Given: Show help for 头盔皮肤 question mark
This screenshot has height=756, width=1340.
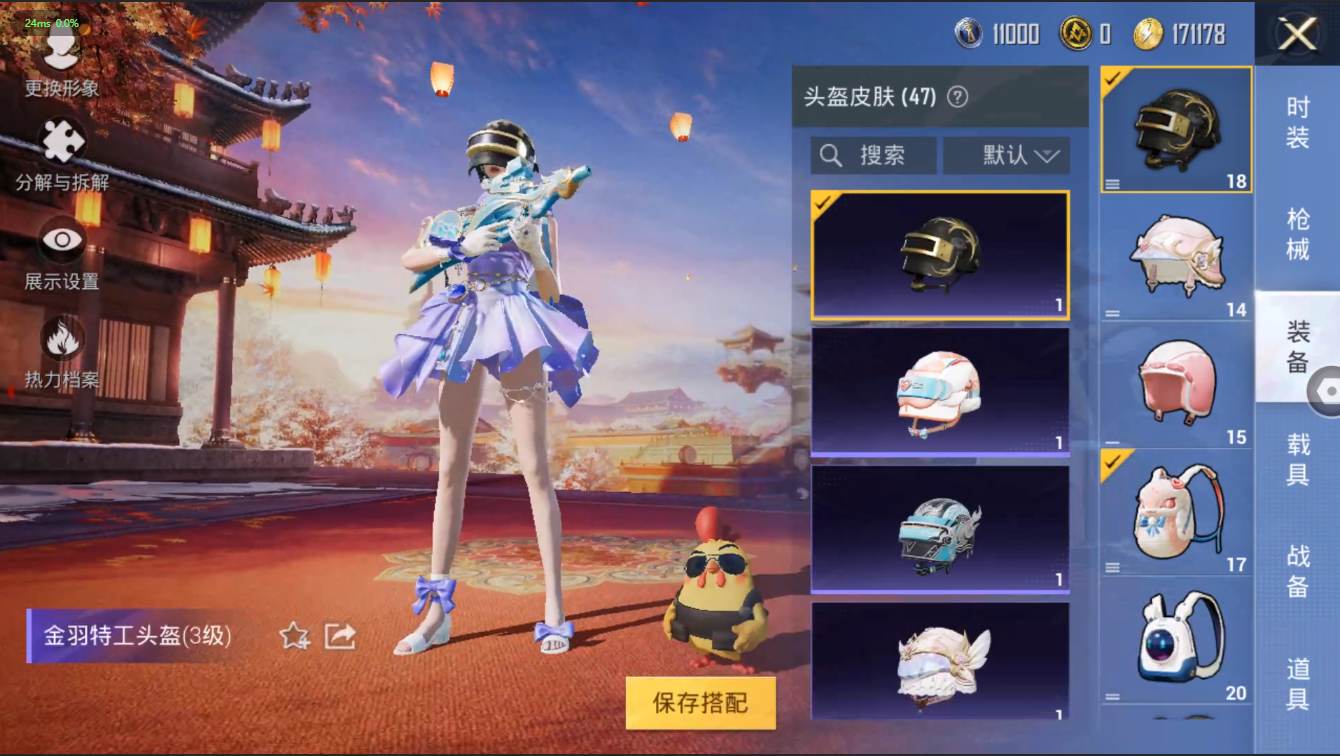Looking at the screenshot, I should click(x=957, y=97).
